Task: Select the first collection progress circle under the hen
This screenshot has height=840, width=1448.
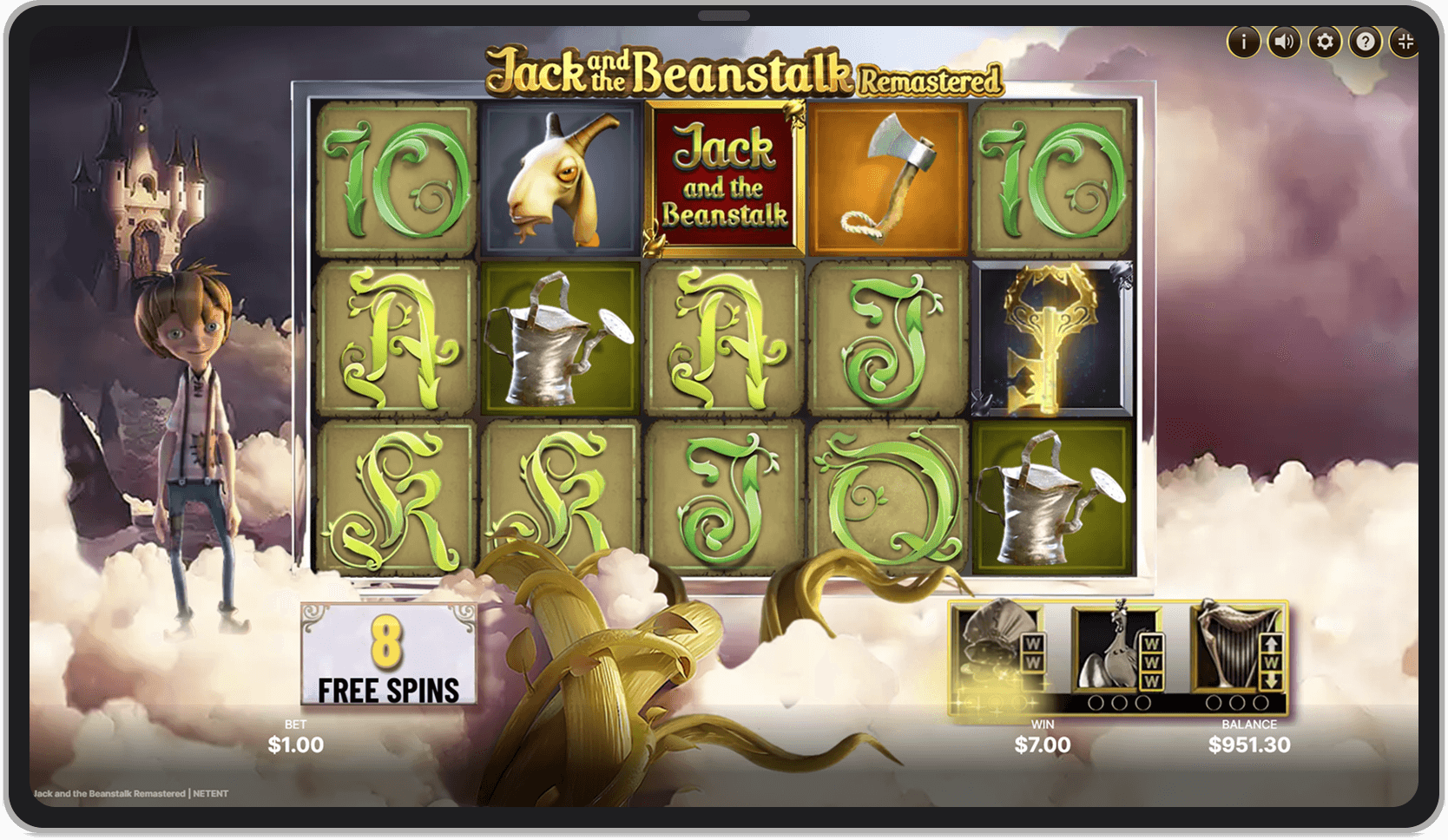Action: (1096, 702)
